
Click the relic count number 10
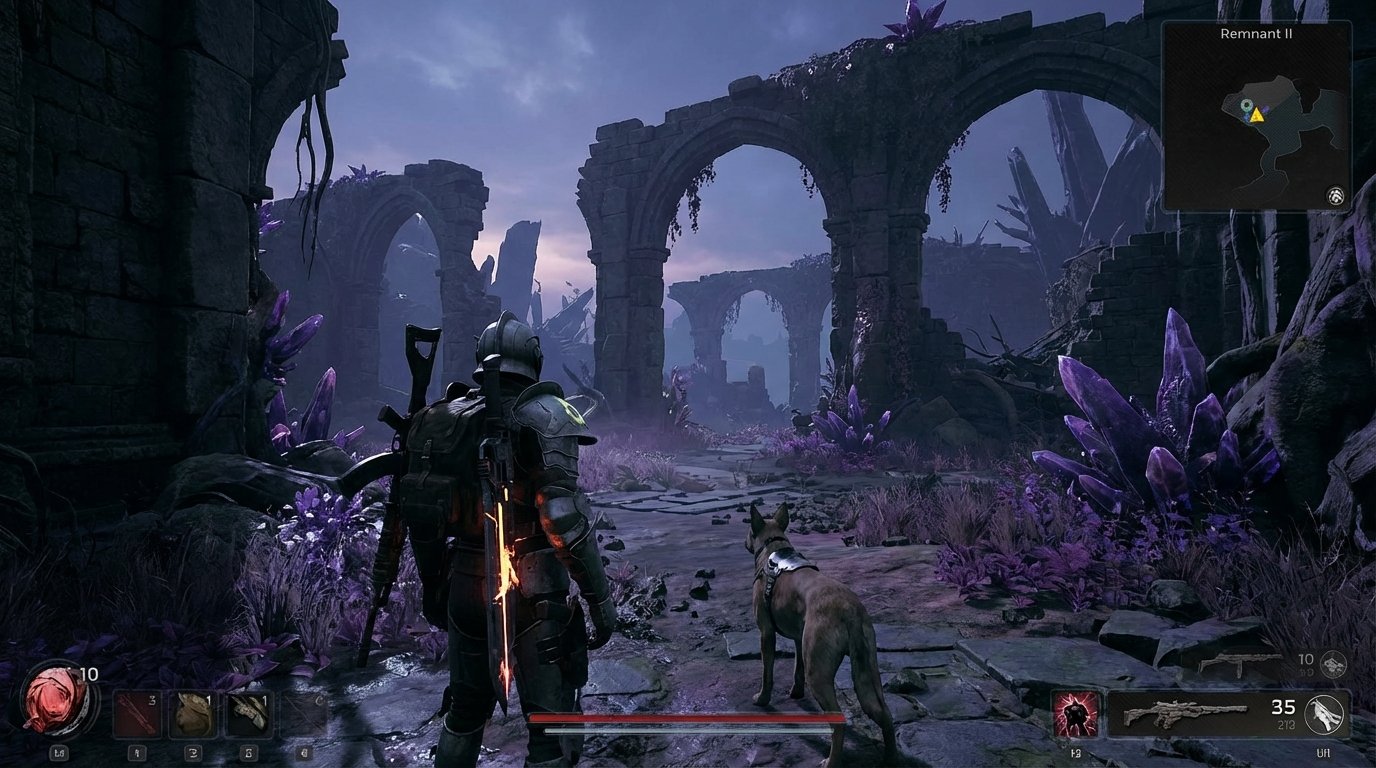88,674
